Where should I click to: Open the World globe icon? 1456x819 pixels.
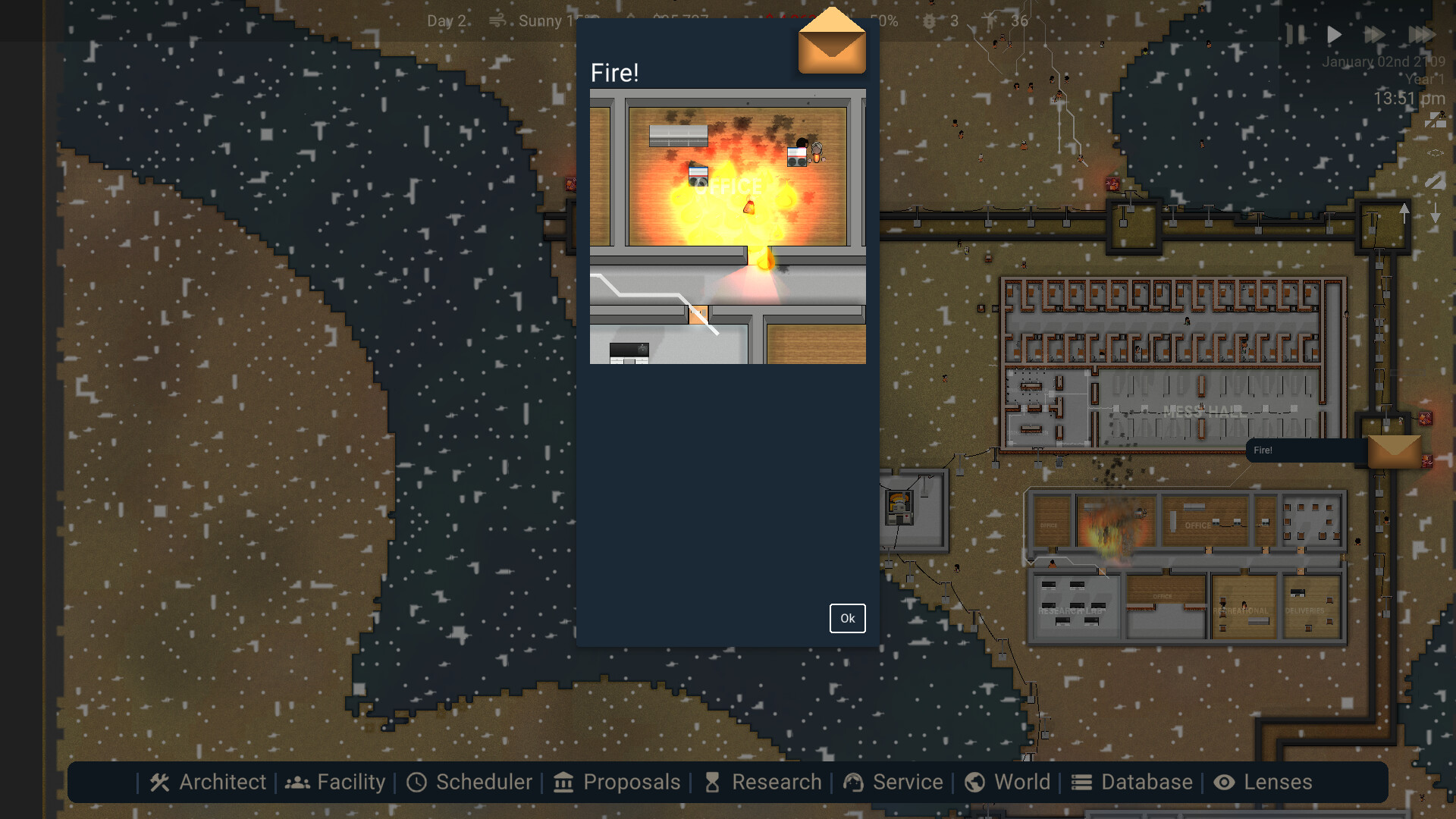point(976,782)
